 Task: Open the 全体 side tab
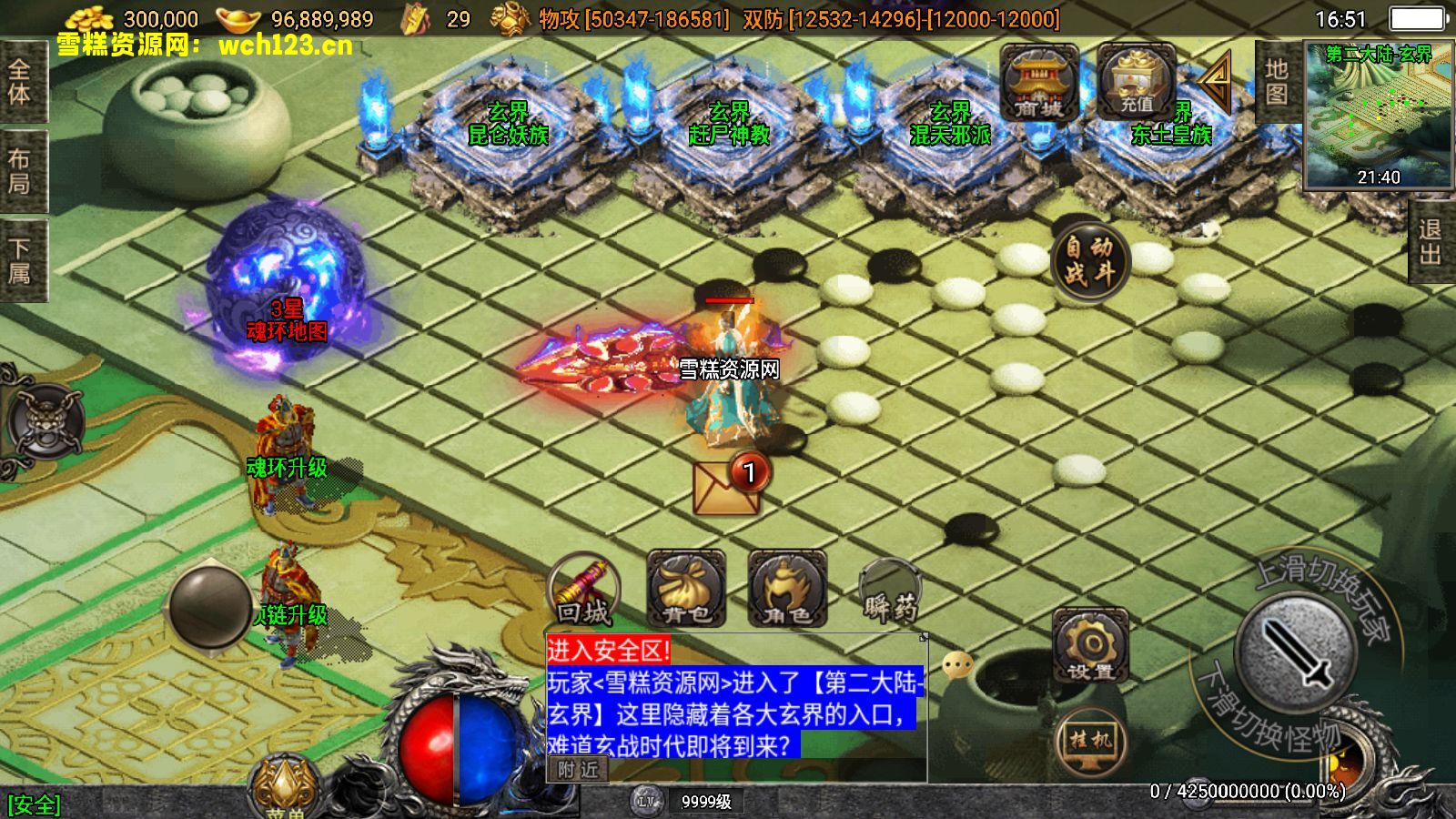[x=20, y=81]
